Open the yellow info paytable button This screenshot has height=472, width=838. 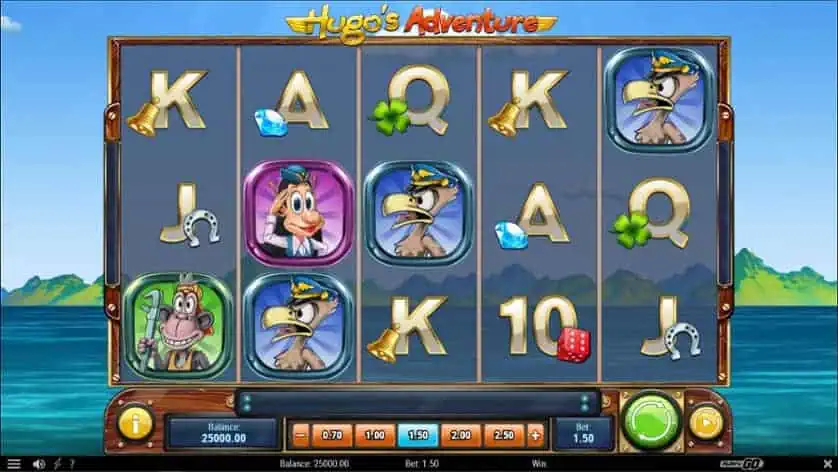point(135,424)
